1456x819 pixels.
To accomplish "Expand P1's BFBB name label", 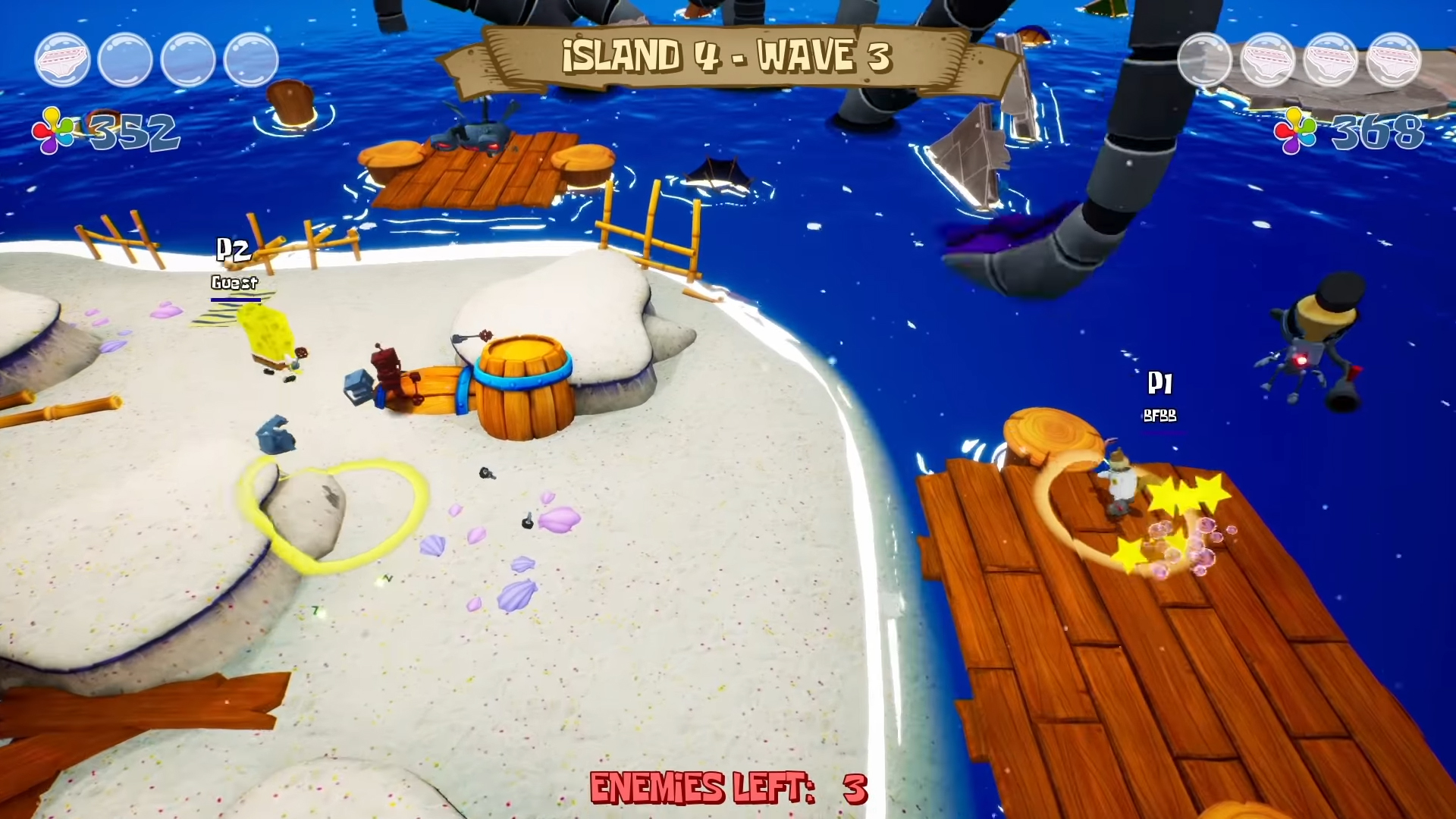I will click(1159, 416).
